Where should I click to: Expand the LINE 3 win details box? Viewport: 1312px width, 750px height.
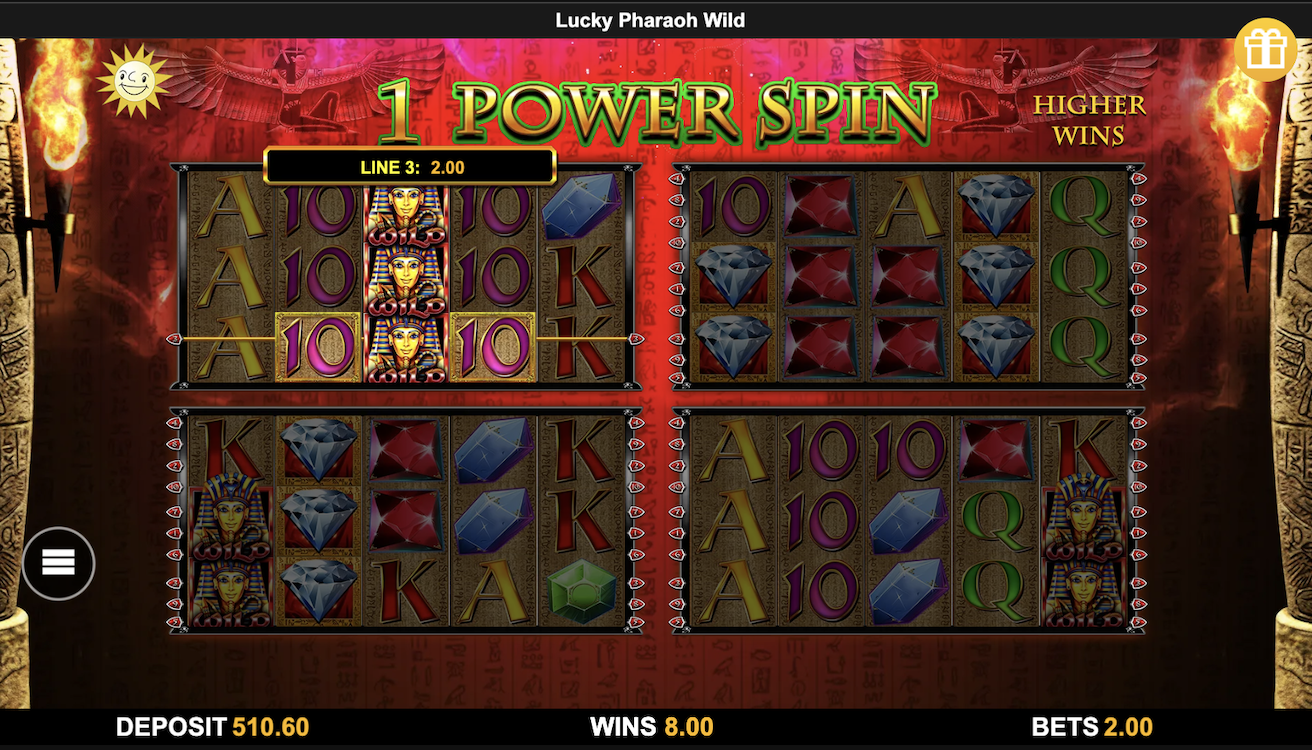(x=409, y=166)
